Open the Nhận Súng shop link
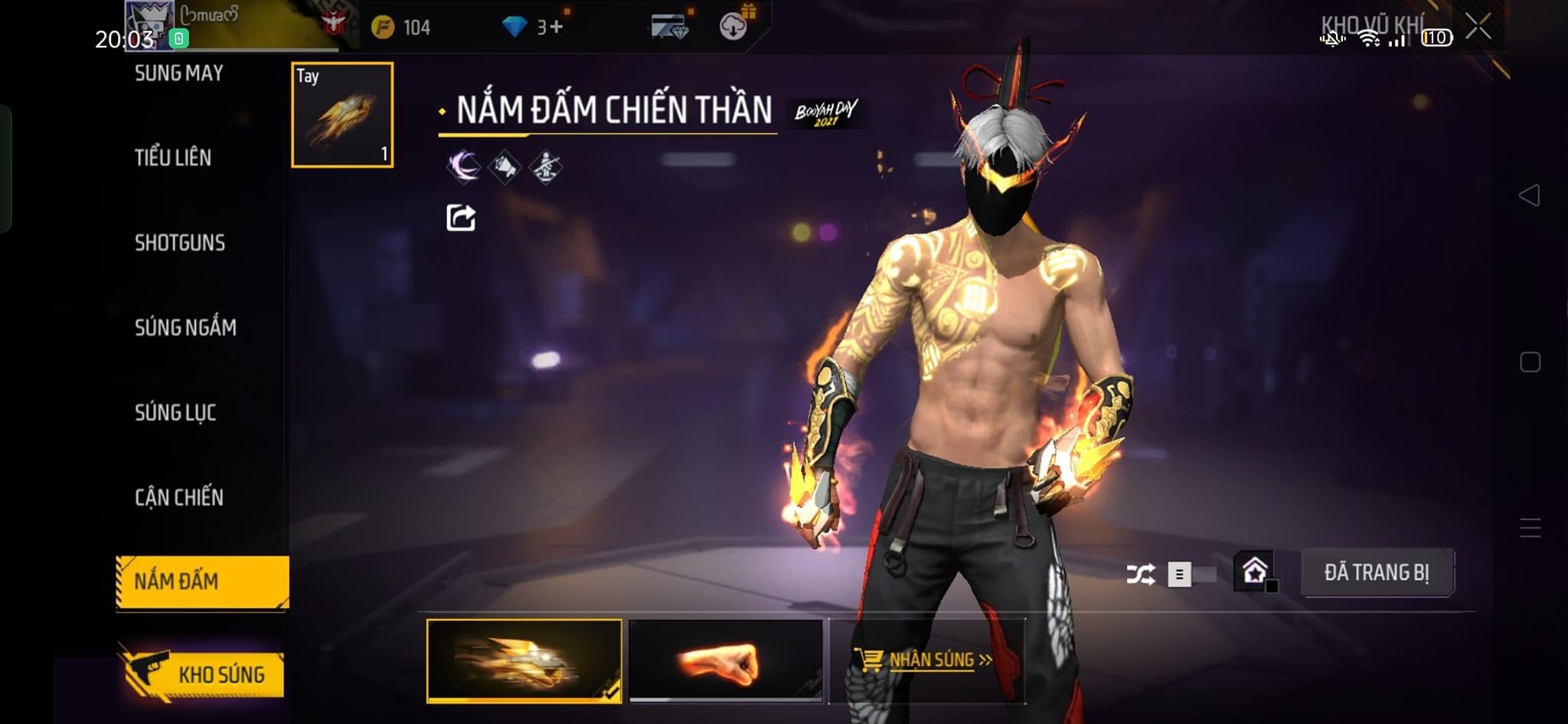This screenshot has height=724, width=1568. [926, 660]
